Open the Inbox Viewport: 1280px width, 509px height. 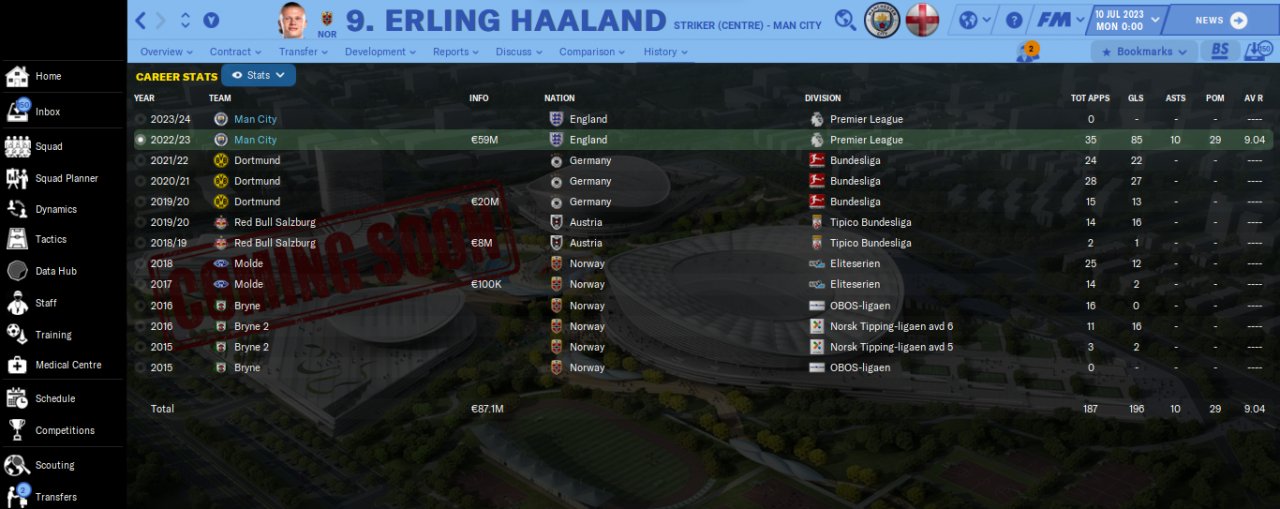click(47, 112)
